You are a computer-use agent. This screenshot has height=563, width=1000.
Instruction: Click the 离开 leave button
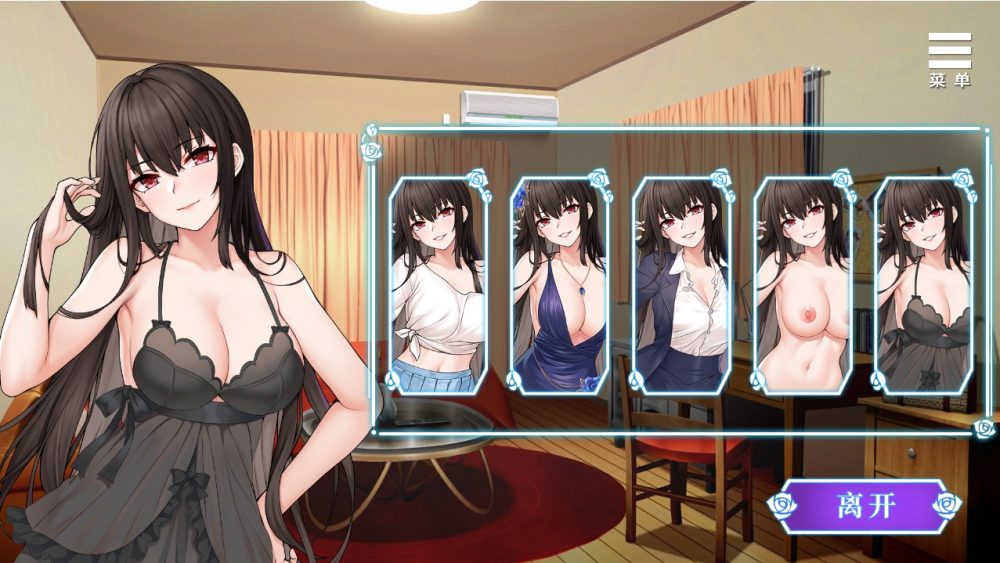point(864,505)
